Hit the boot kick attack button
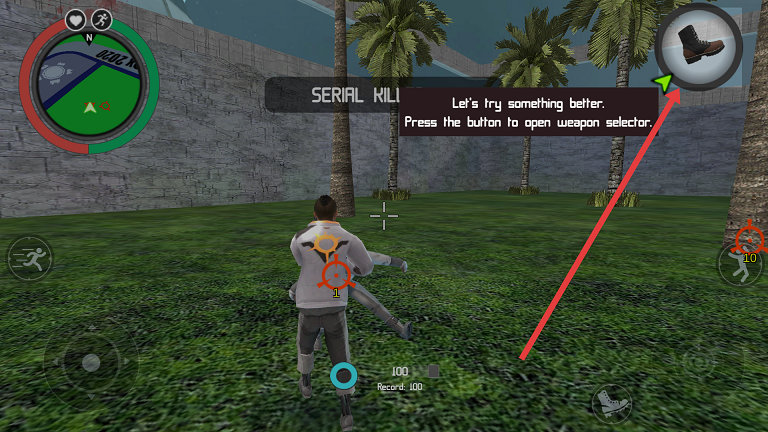768x432 pixels. 611,403
